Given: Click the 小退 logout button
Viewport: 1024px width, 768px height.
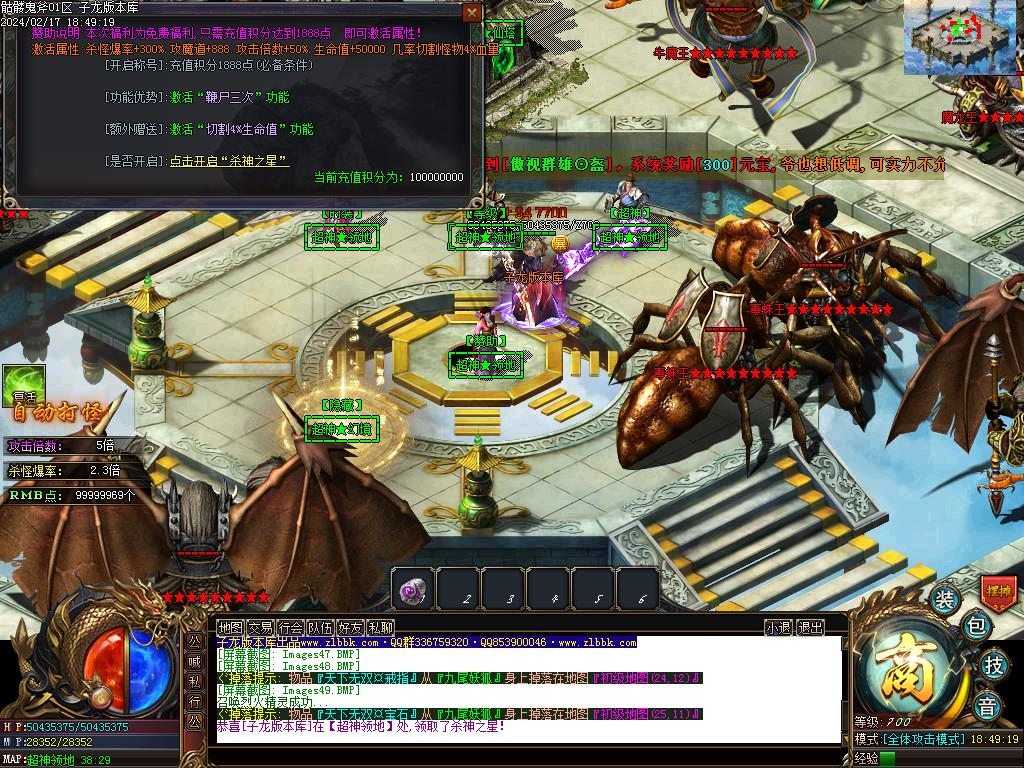Looking at the screenshot, I should [778, 628].
